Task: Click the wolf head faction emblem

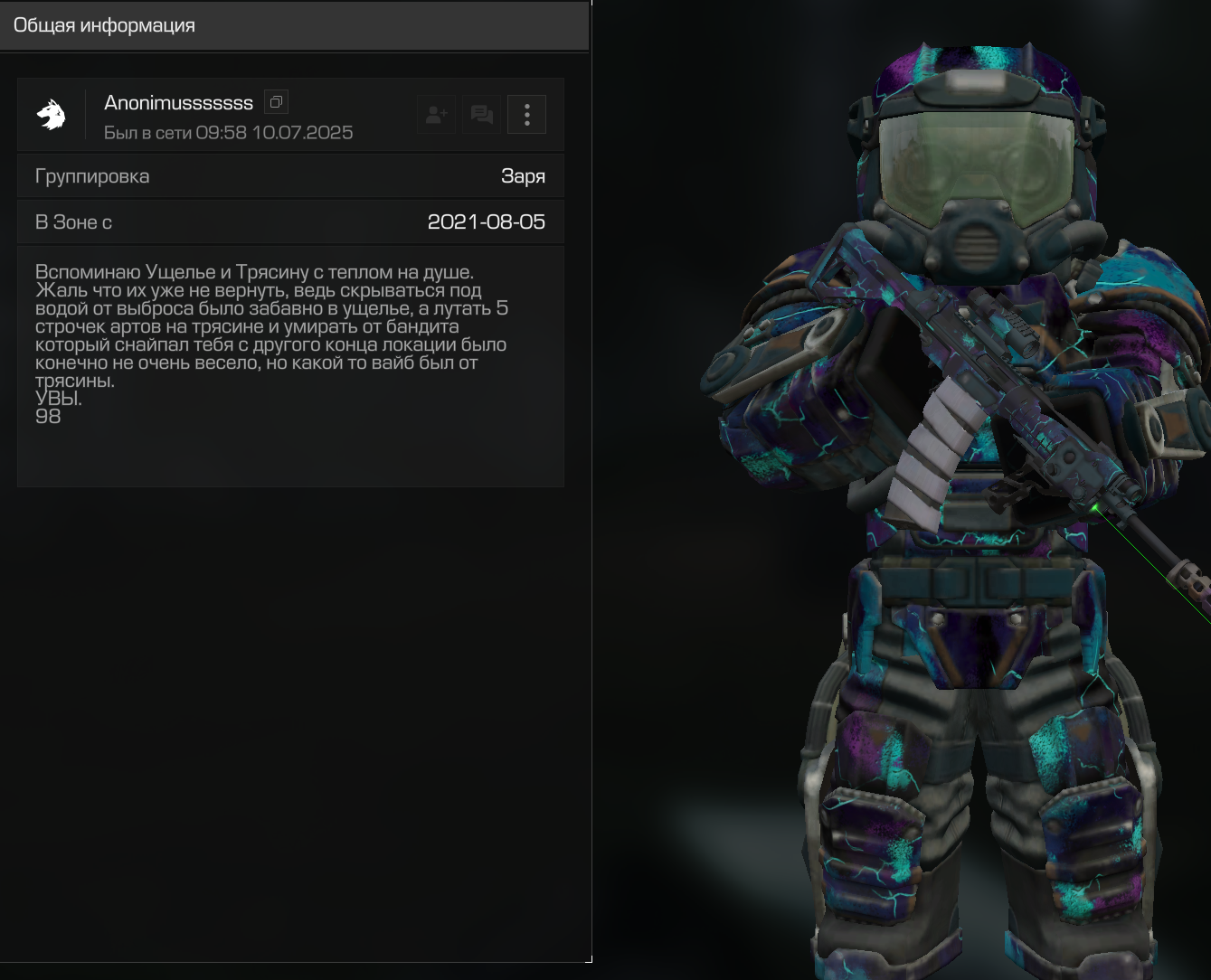Action: (x=52, y=115)
